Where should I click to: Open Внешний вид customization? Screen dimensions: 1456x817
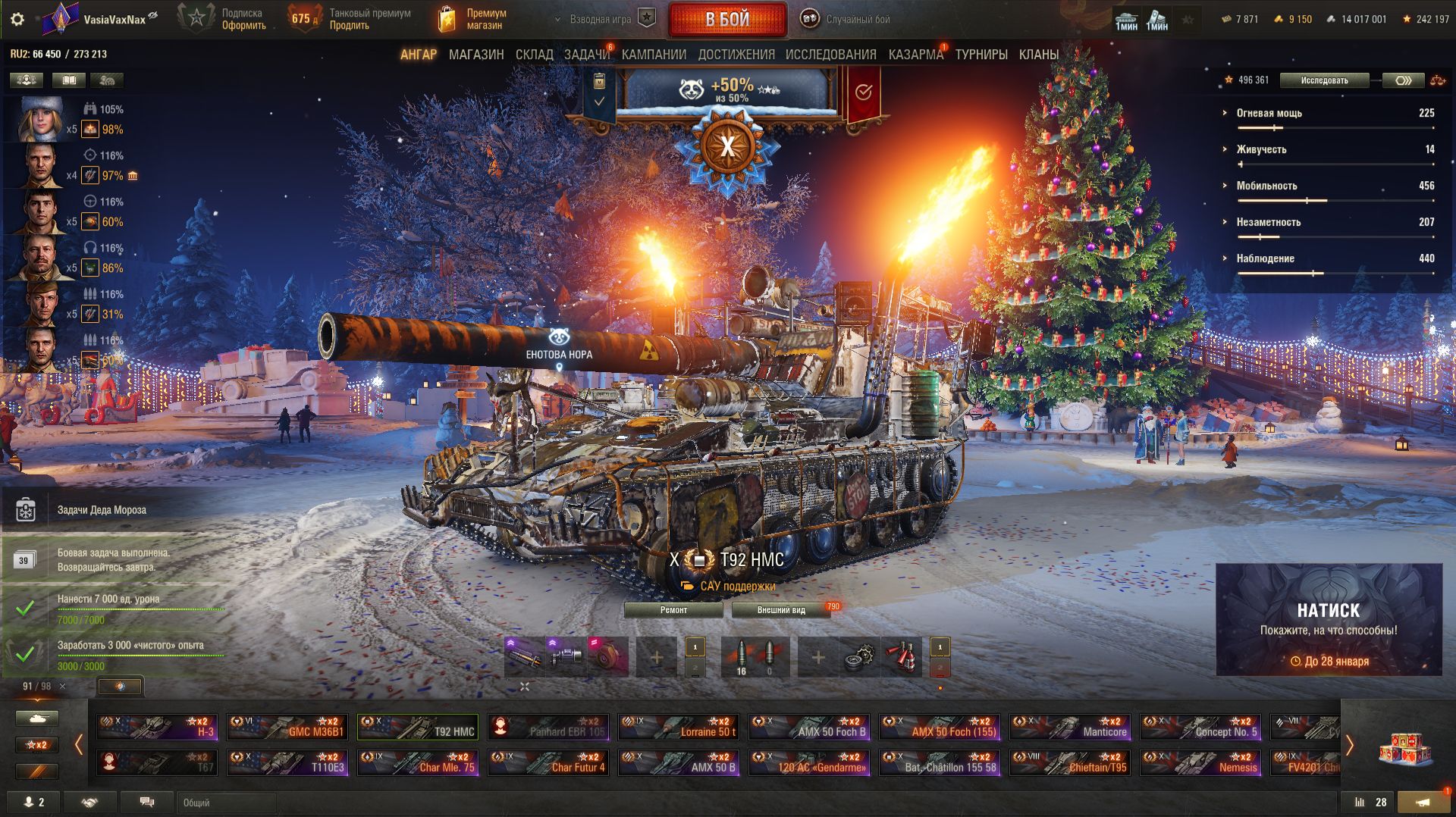click(780, 610)
